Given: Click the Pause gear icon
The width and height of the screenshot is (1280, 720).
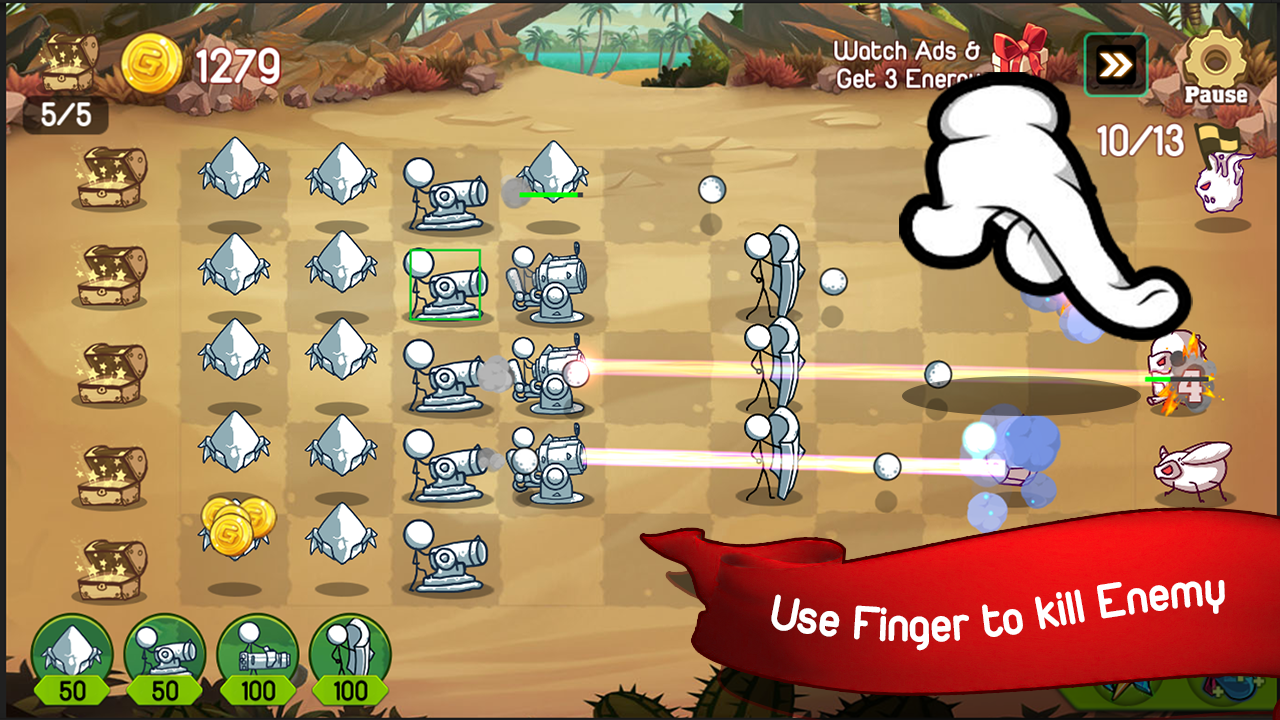Looking at the screenshot, I should pos(1213,60).
